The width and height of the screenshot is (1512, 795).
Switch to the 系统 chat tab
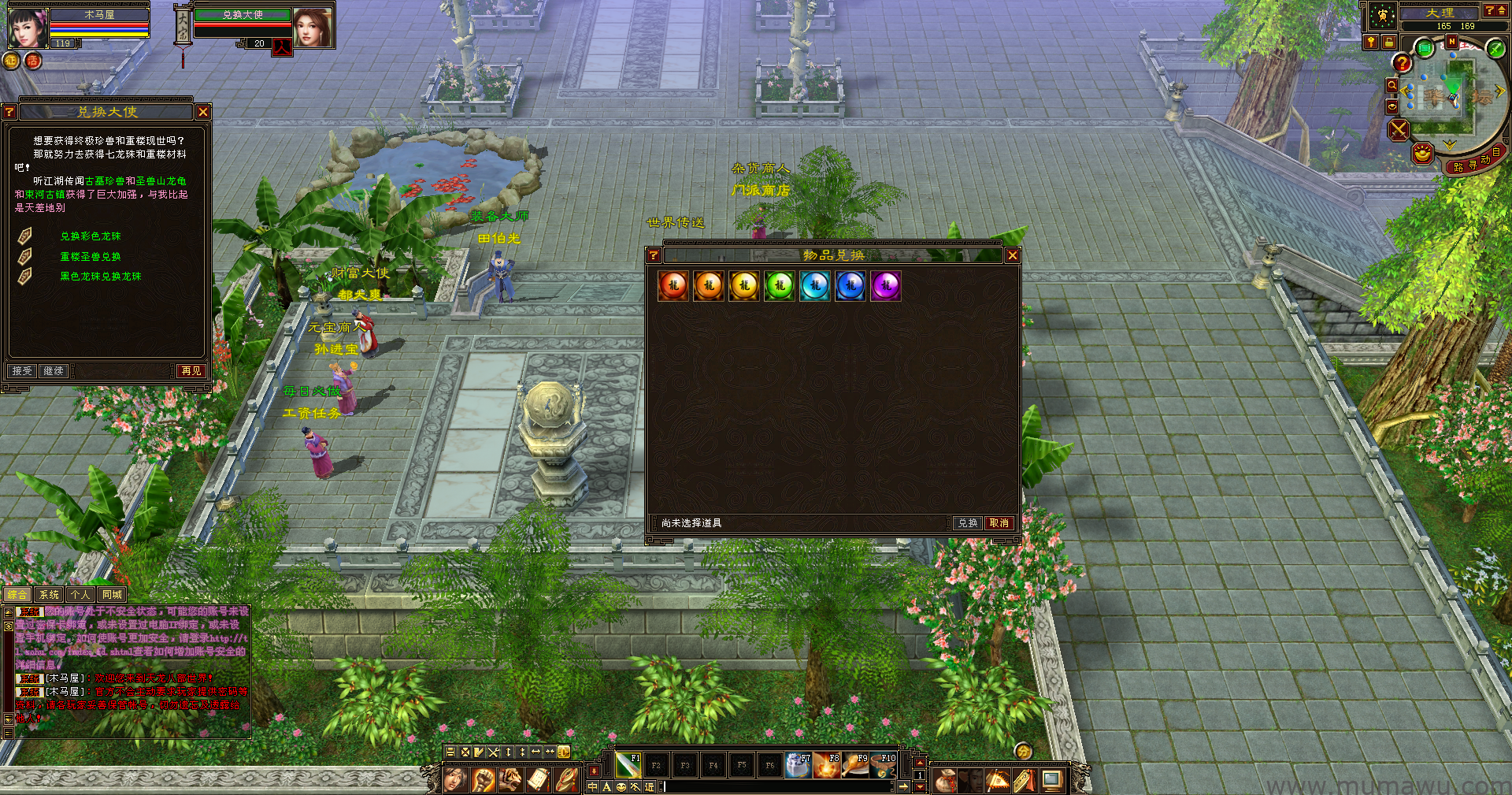coord(49,595)
